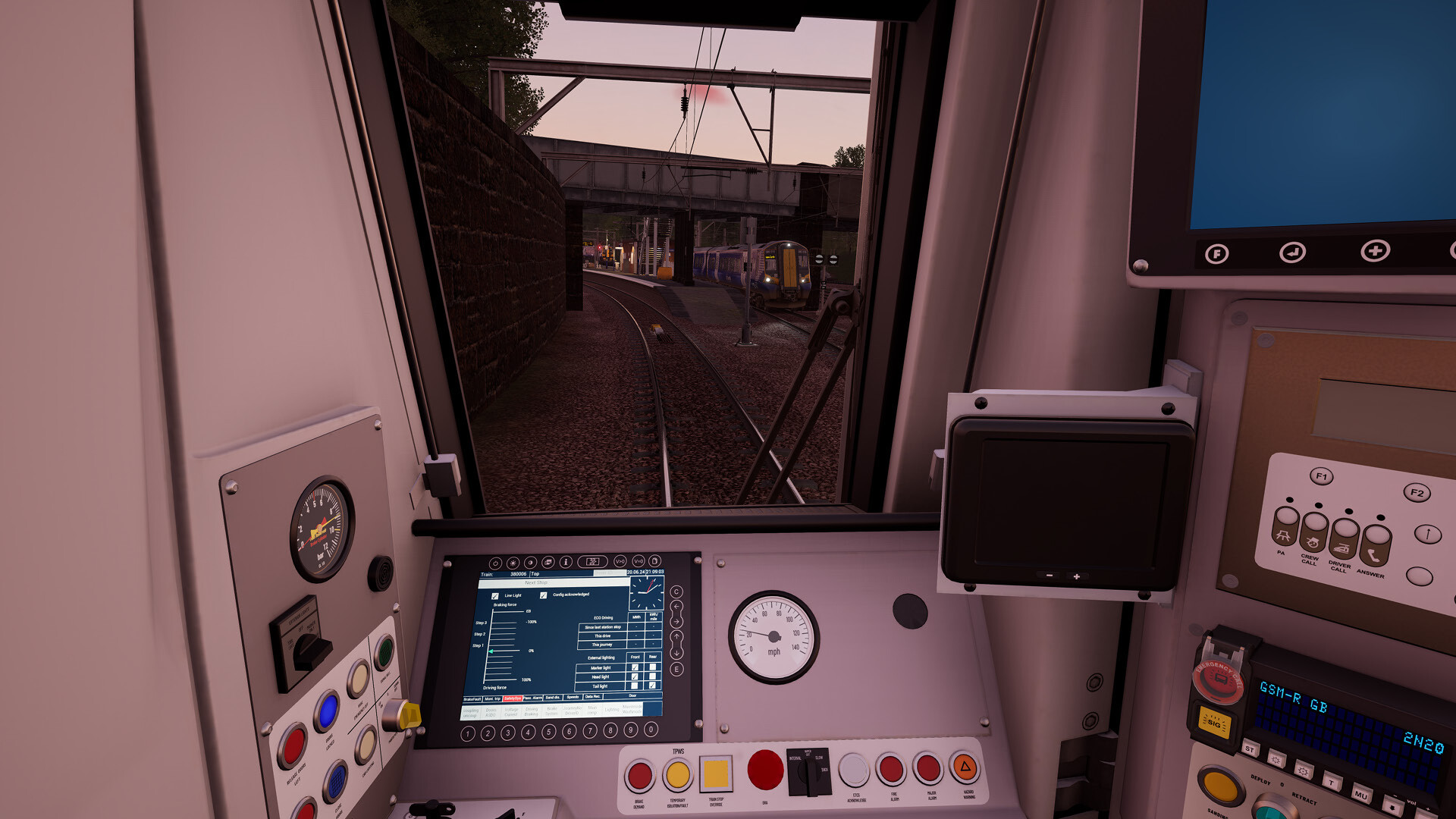Trigger the Fire Alarm button
1456x819 pixels.
pyautogui.click(x=892, y=770)
